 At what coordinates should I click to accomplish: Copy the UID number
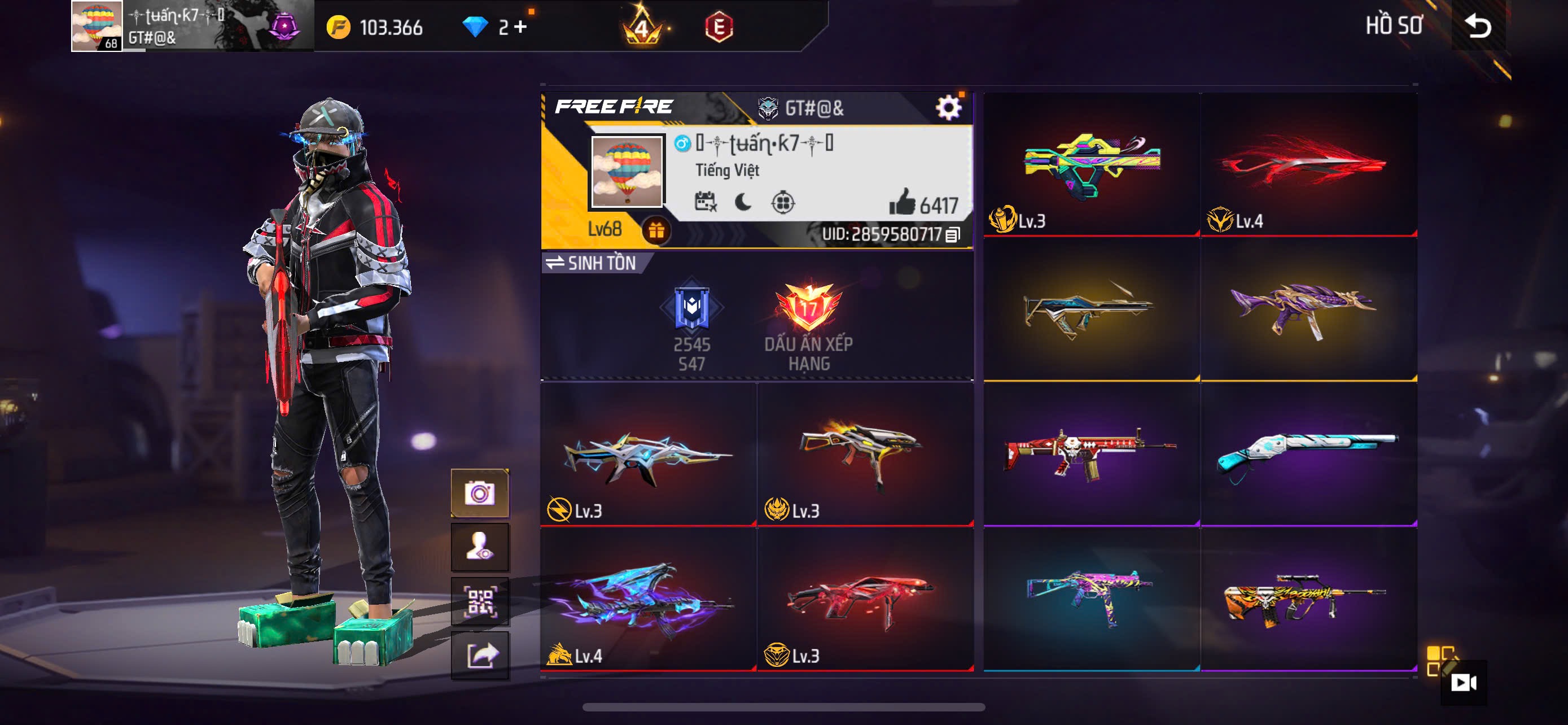click(x=953, y=234)
